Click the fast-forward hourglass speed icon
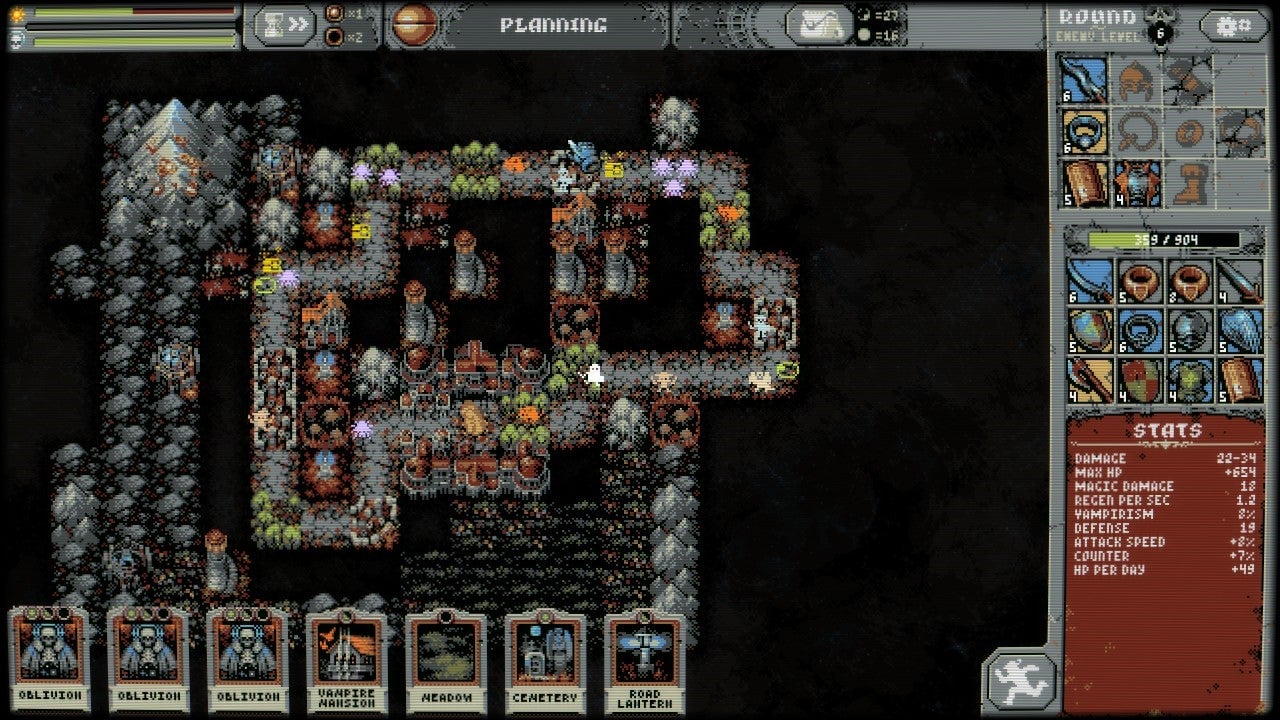This screenshot has width=1280, height=720. coord(283,25)
